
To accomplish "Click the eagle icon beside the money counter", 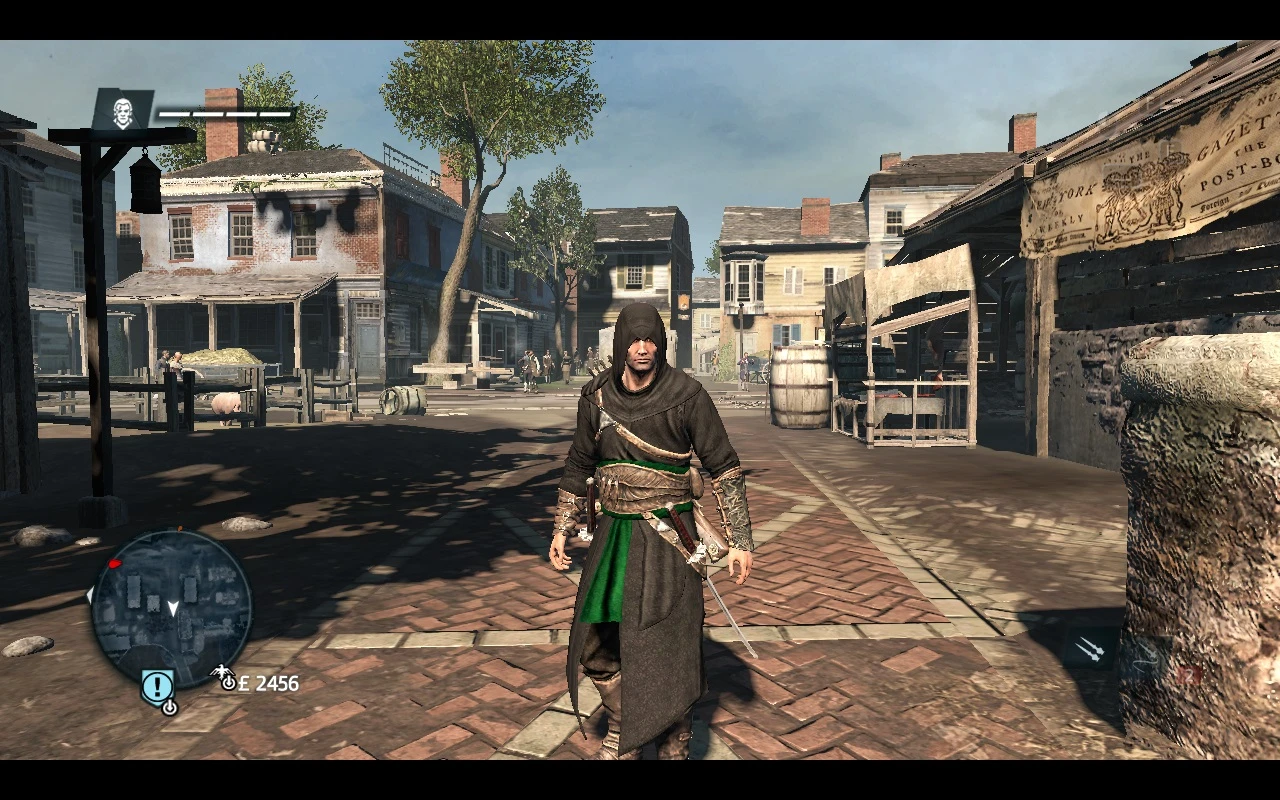I will pyautogui.click(x=220, y=670).
